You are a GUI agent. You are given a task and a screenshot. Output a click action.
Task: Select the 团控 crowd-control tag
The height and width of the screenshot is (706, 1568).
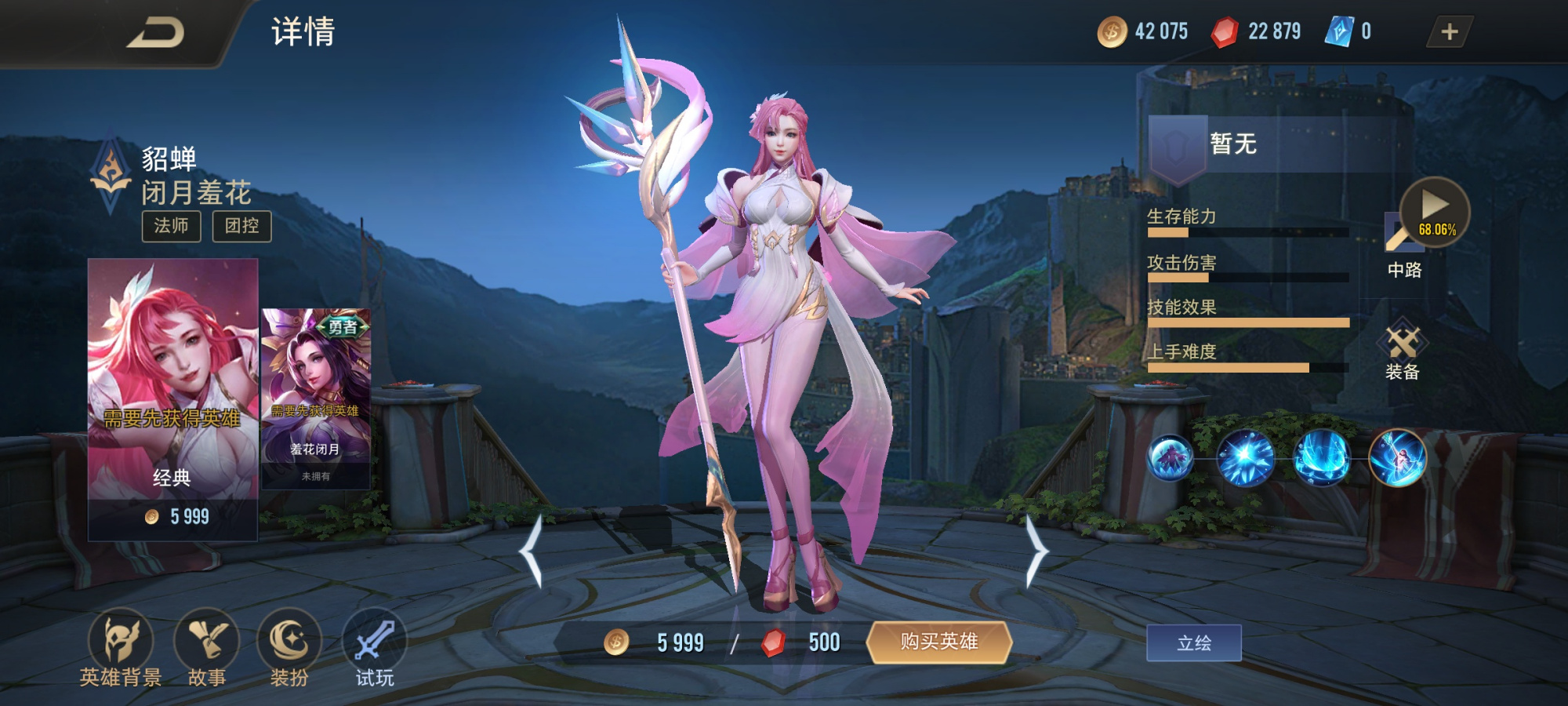click(x=242, y=226)
